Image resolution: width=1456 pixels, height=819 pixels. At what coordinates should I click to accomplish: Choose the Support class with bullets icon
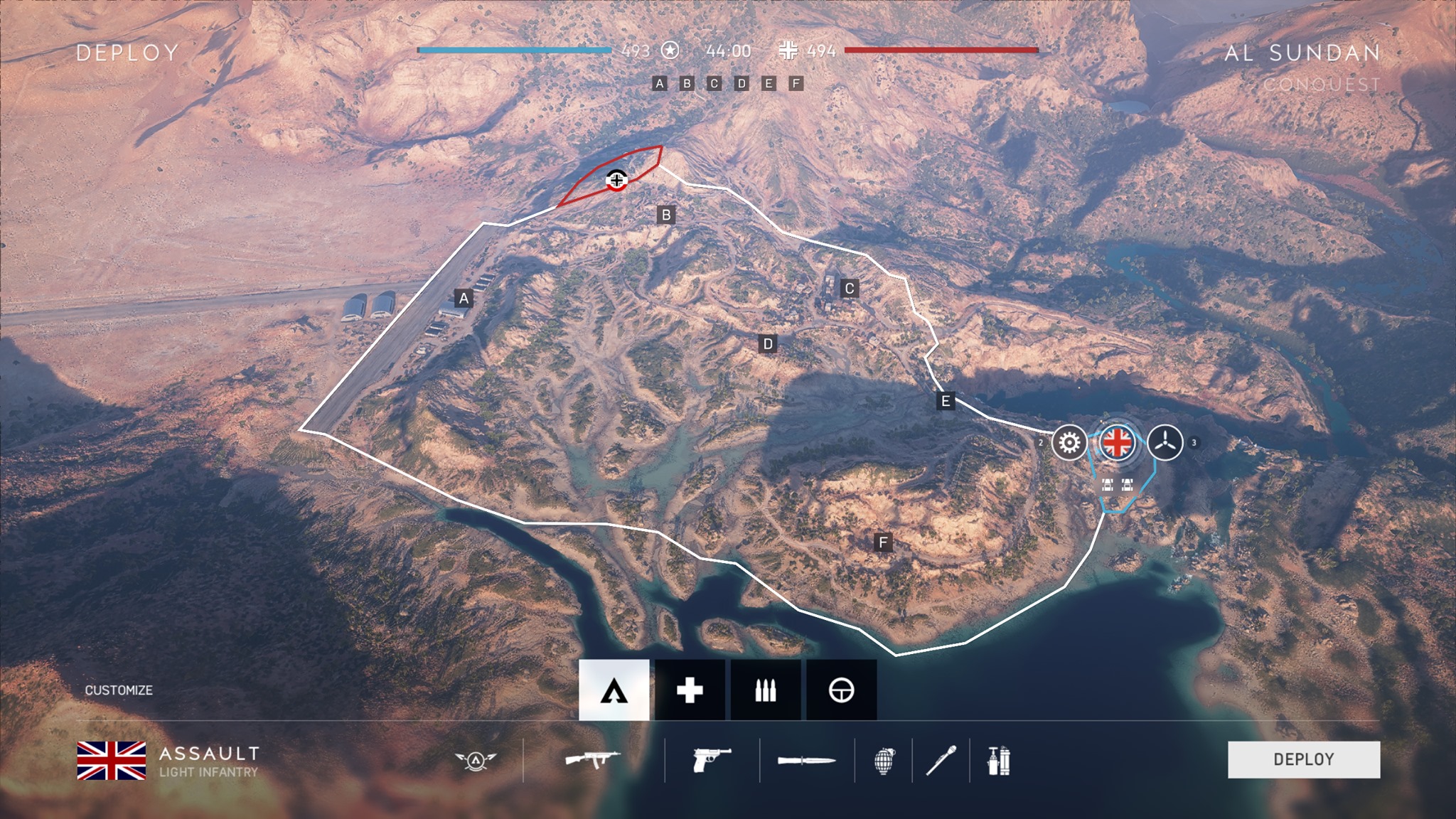pos(766,690)
